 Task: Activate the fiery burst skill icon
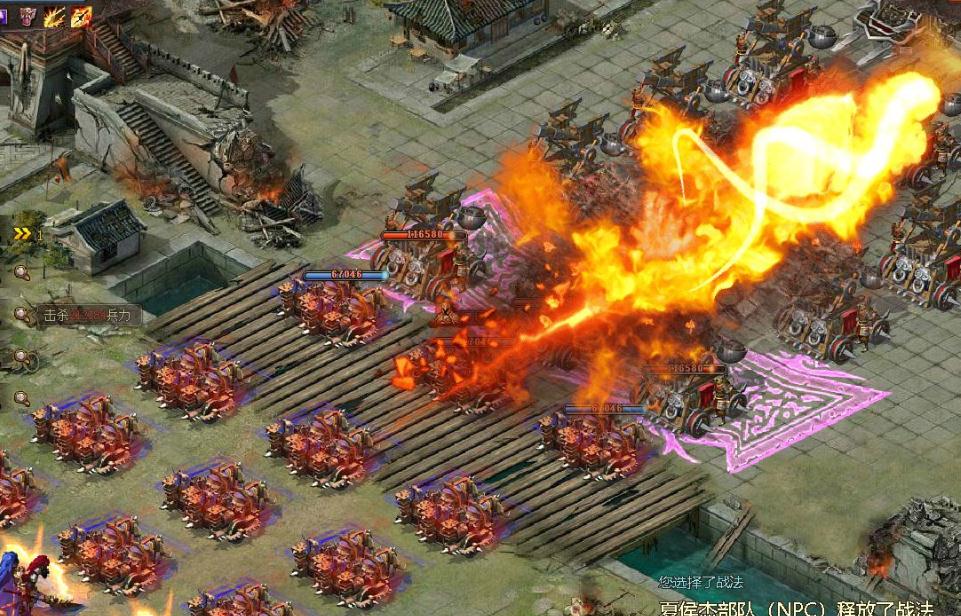pyautogui.click(x=56, y=15)
